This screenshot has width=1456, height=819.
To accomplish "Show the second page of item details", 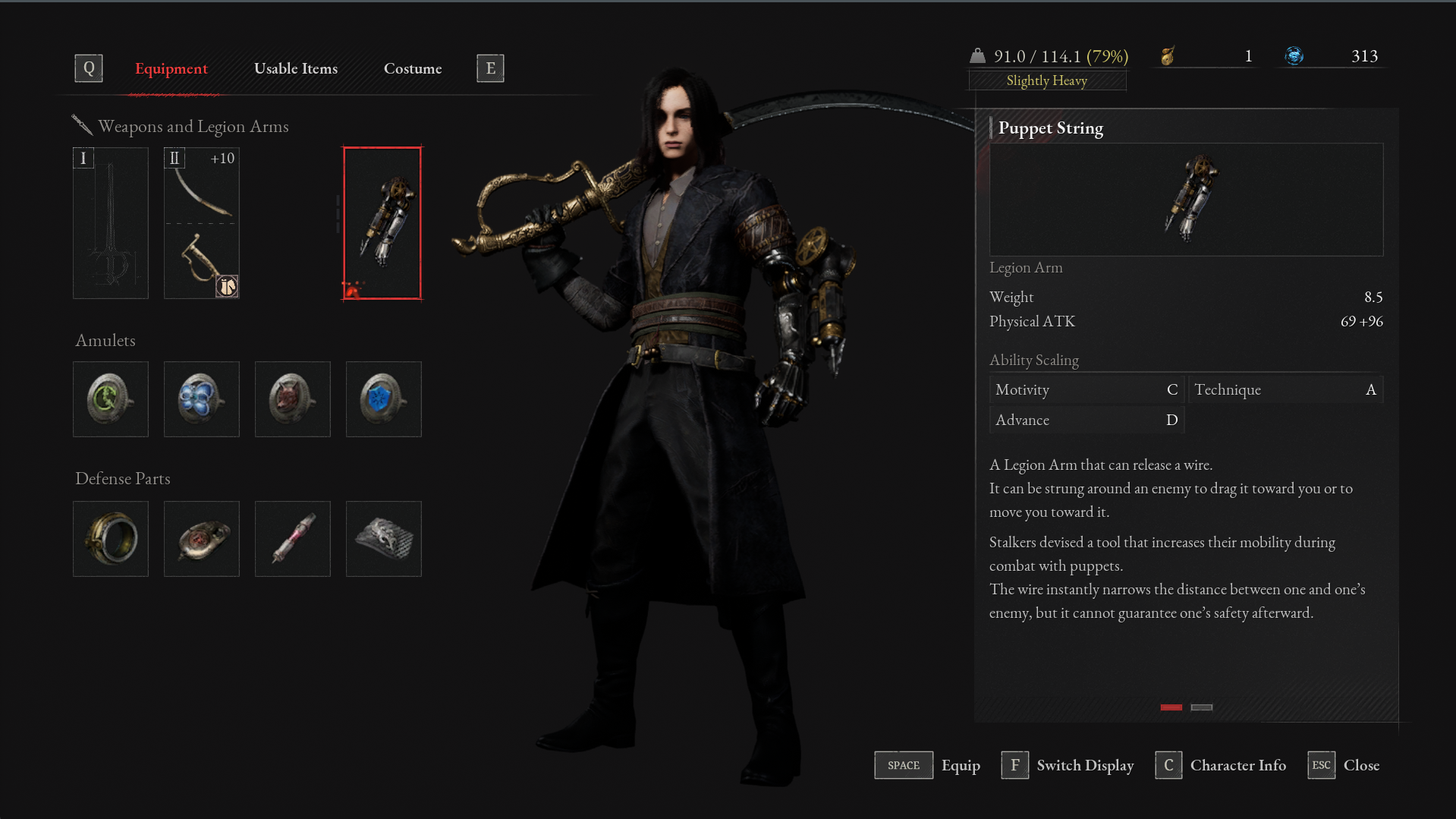I will pyautogui.click(x=1202, y=707).
